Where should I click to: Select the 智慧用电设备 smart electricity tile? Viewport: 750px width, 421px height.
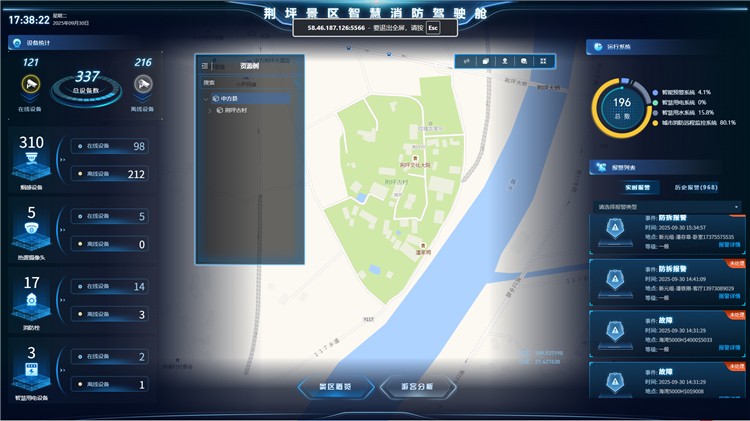click(31, 368)
